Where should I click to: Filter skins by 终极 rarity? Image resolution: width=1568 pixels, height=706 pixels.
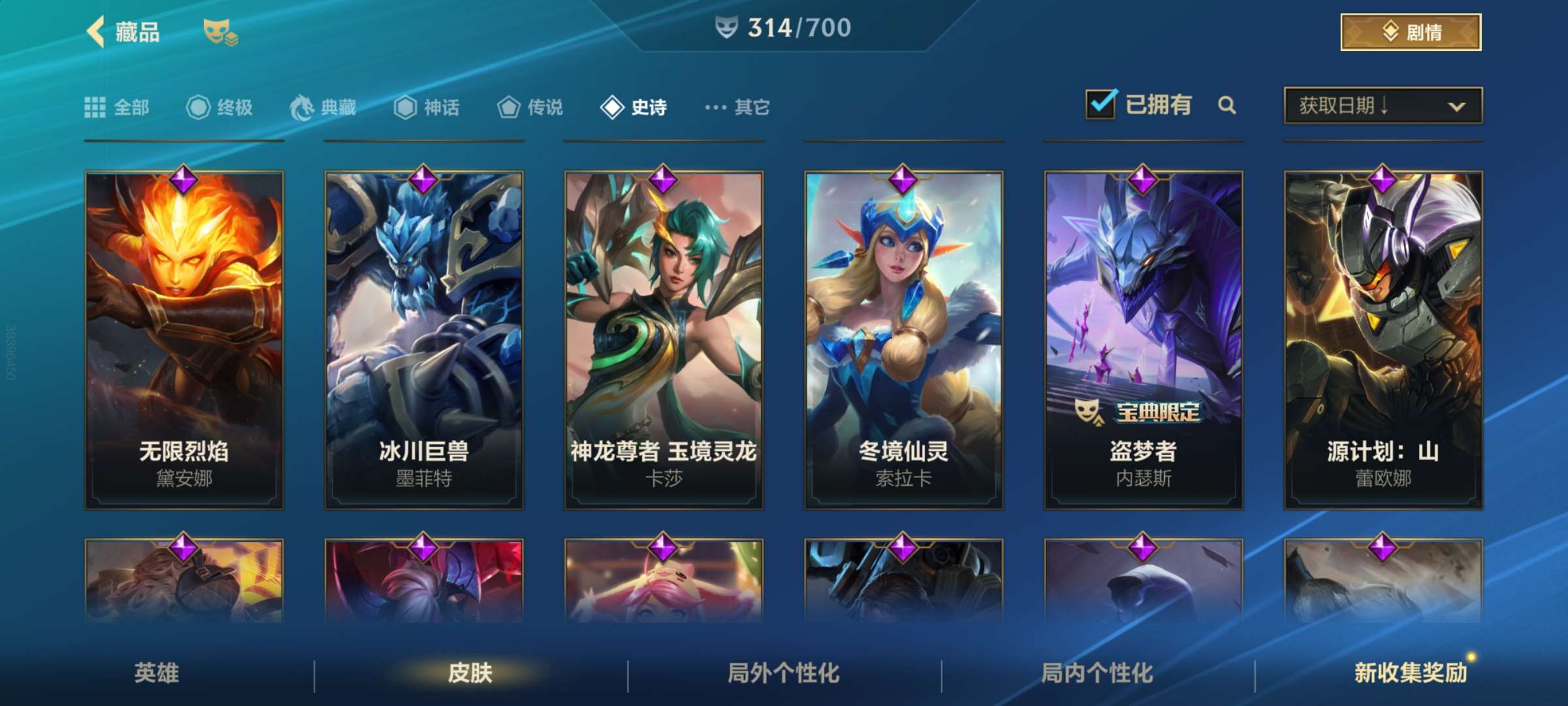(x=220, y=107)
